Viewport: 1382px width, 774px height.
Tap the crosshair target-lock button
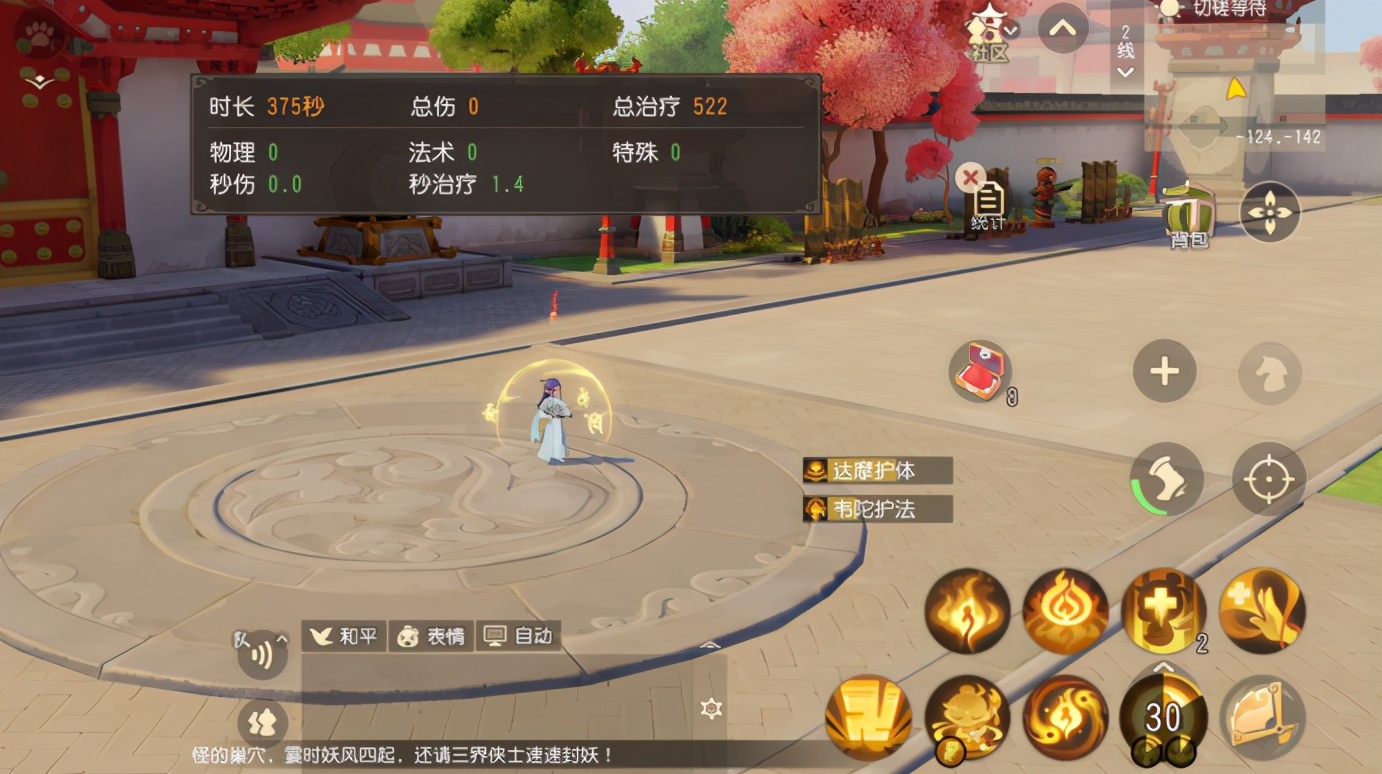click(1268, 479)
